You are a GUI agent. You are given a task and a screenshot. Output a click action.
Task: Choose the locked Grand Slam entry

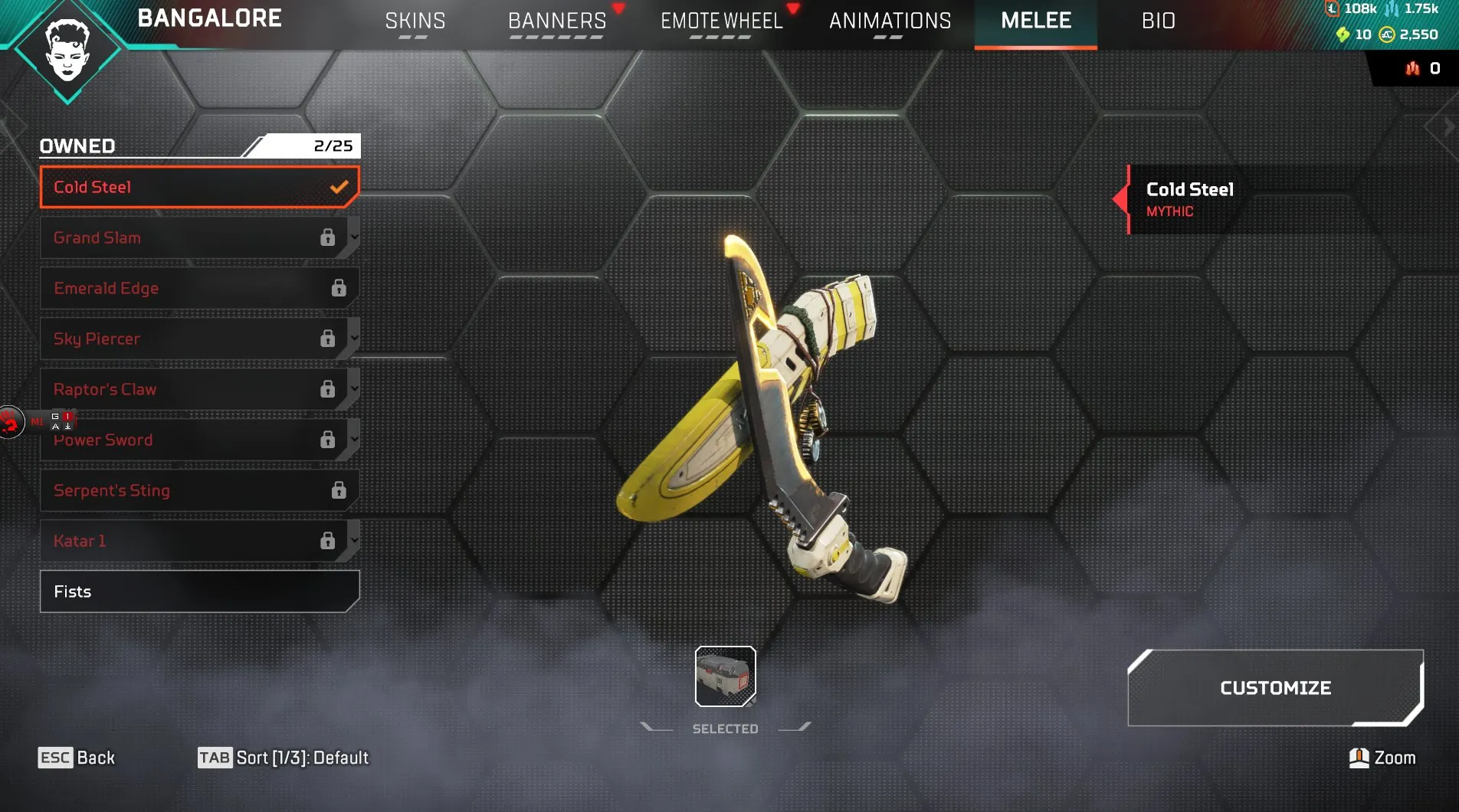tap(192, 237)
